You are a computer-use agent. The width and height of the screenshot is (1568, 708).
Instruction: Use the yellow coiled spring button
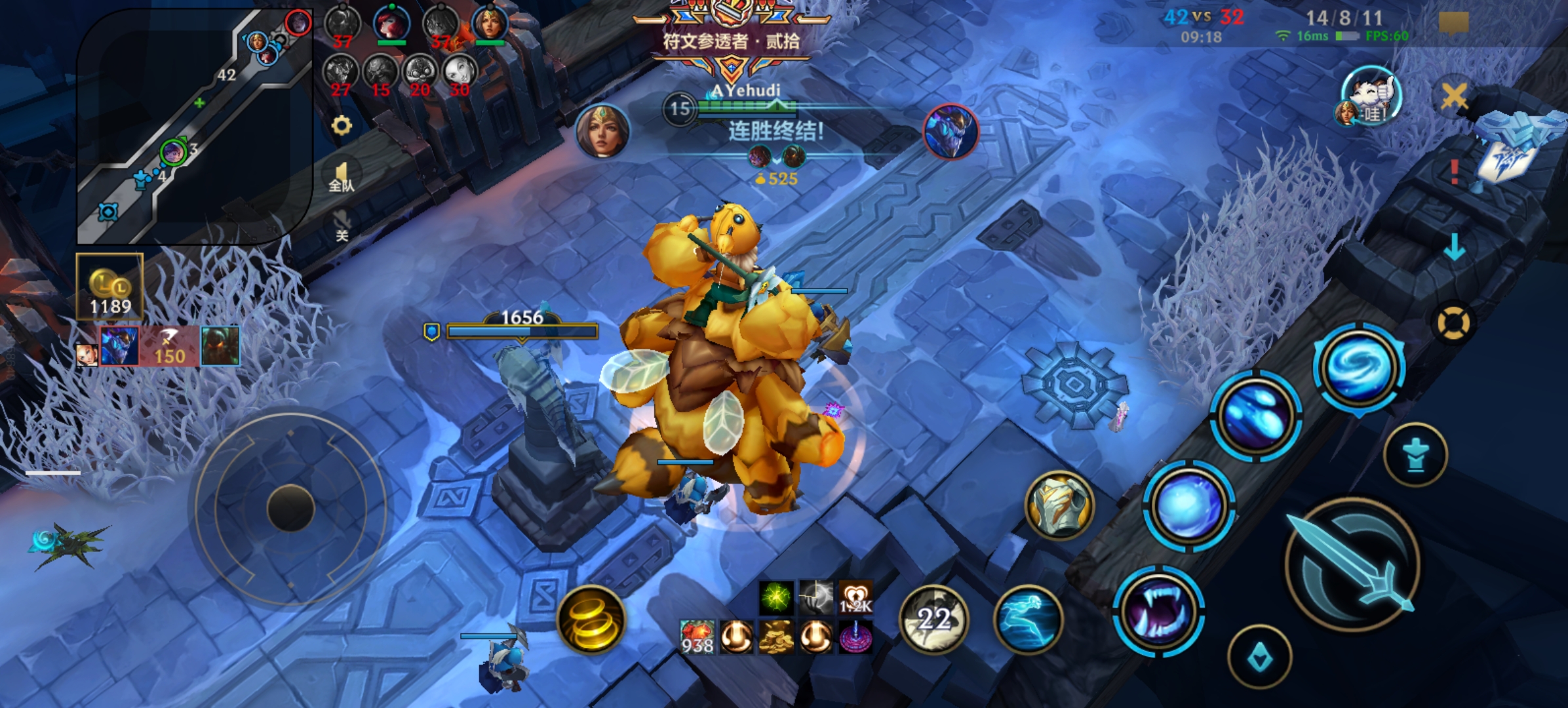coord(591,619)
